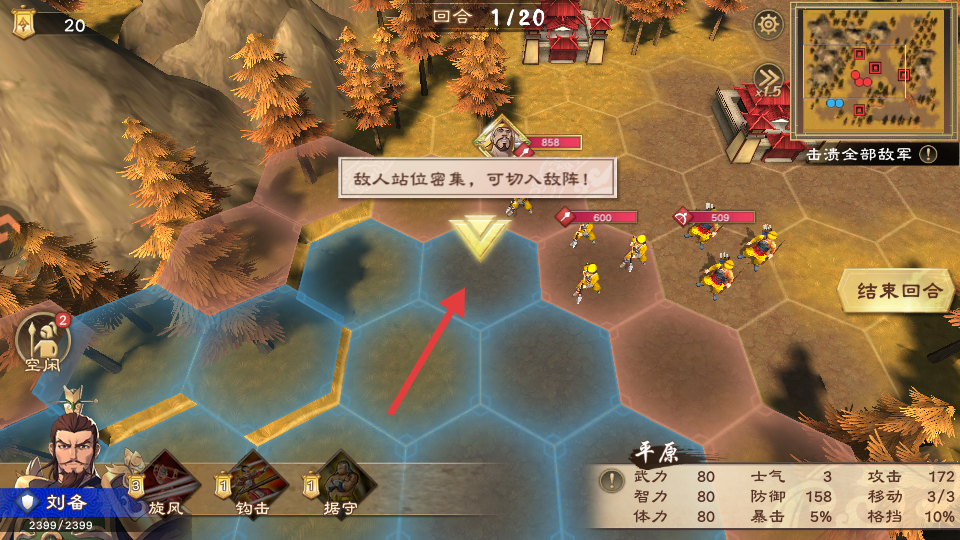Tap the orange arrow tab at left edge
960x540 pixels.
(x=8, y=233)
